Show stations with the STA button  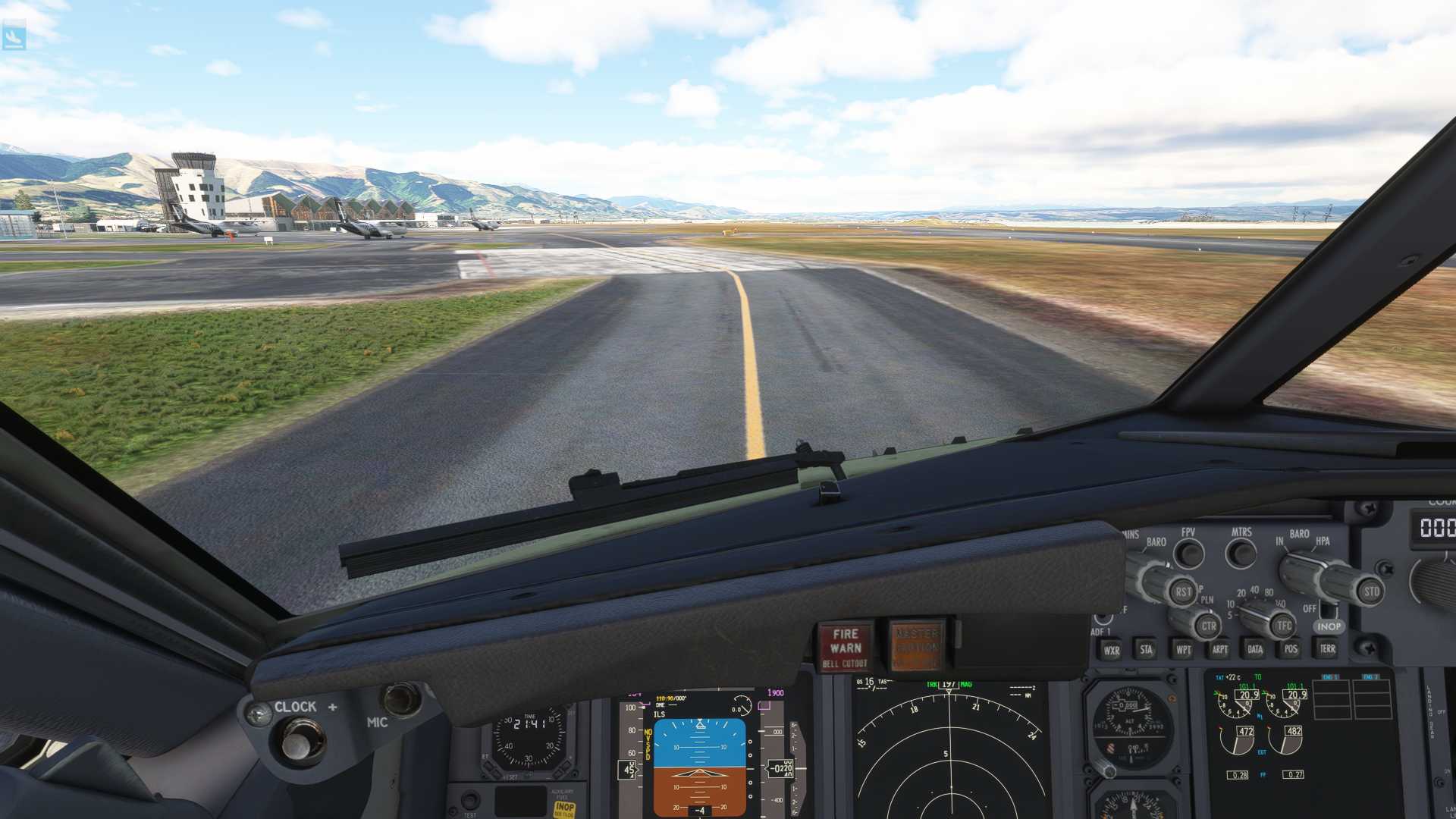(1147, 649)
